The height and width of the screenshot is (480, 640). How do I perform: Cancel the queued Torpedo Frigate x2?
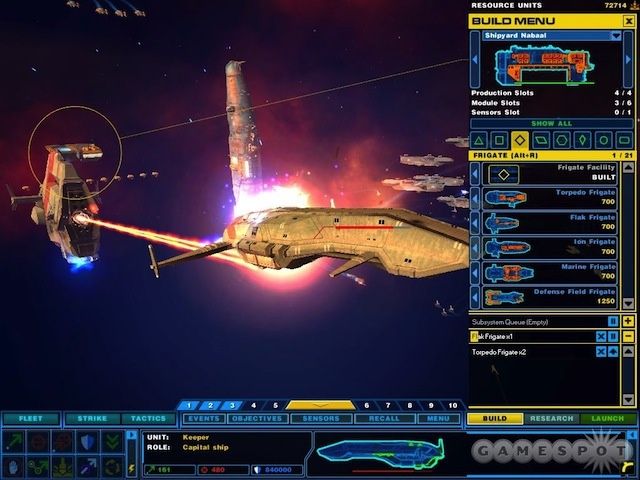point(600,352)
